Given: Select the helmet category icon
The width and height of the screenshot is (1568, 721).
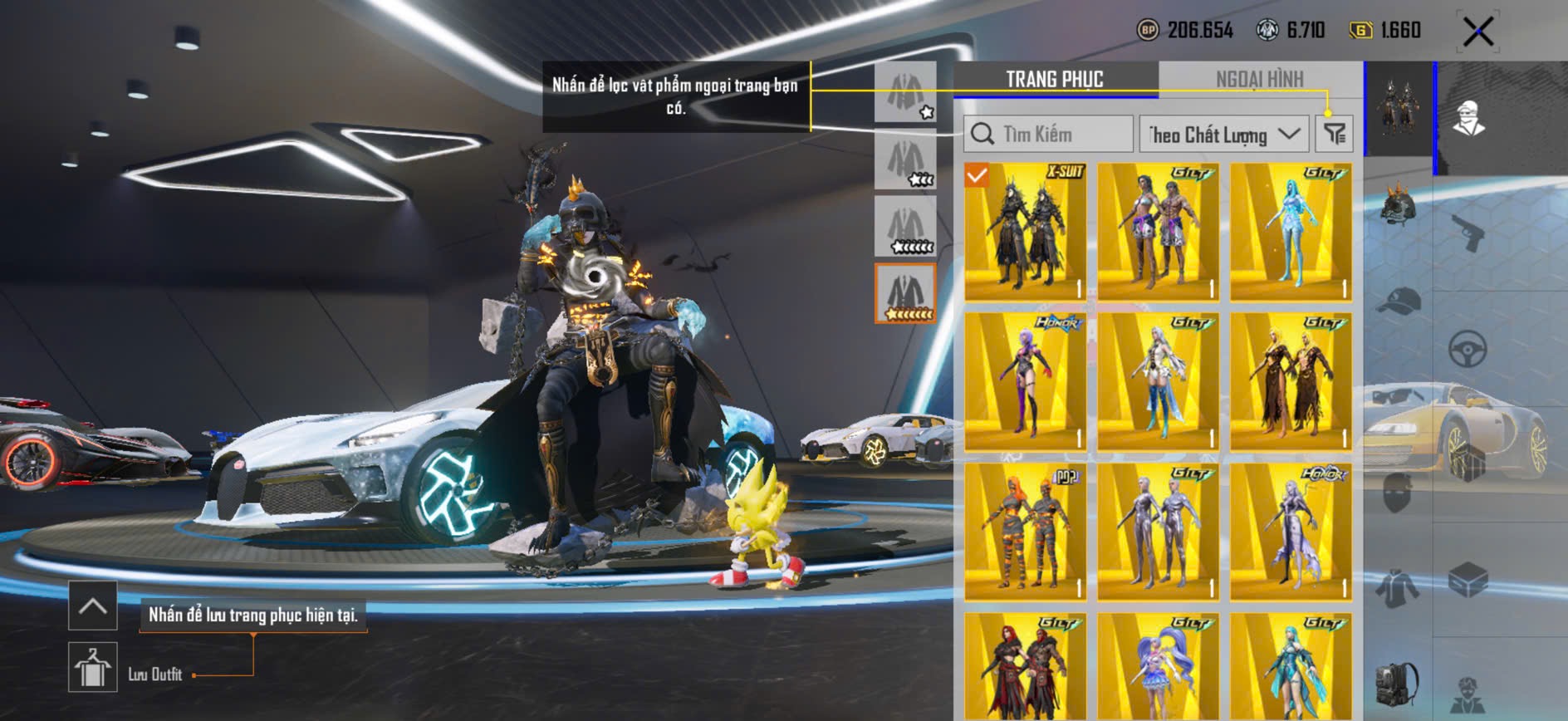Looking at the screenshot, I should click(1399, 204).
